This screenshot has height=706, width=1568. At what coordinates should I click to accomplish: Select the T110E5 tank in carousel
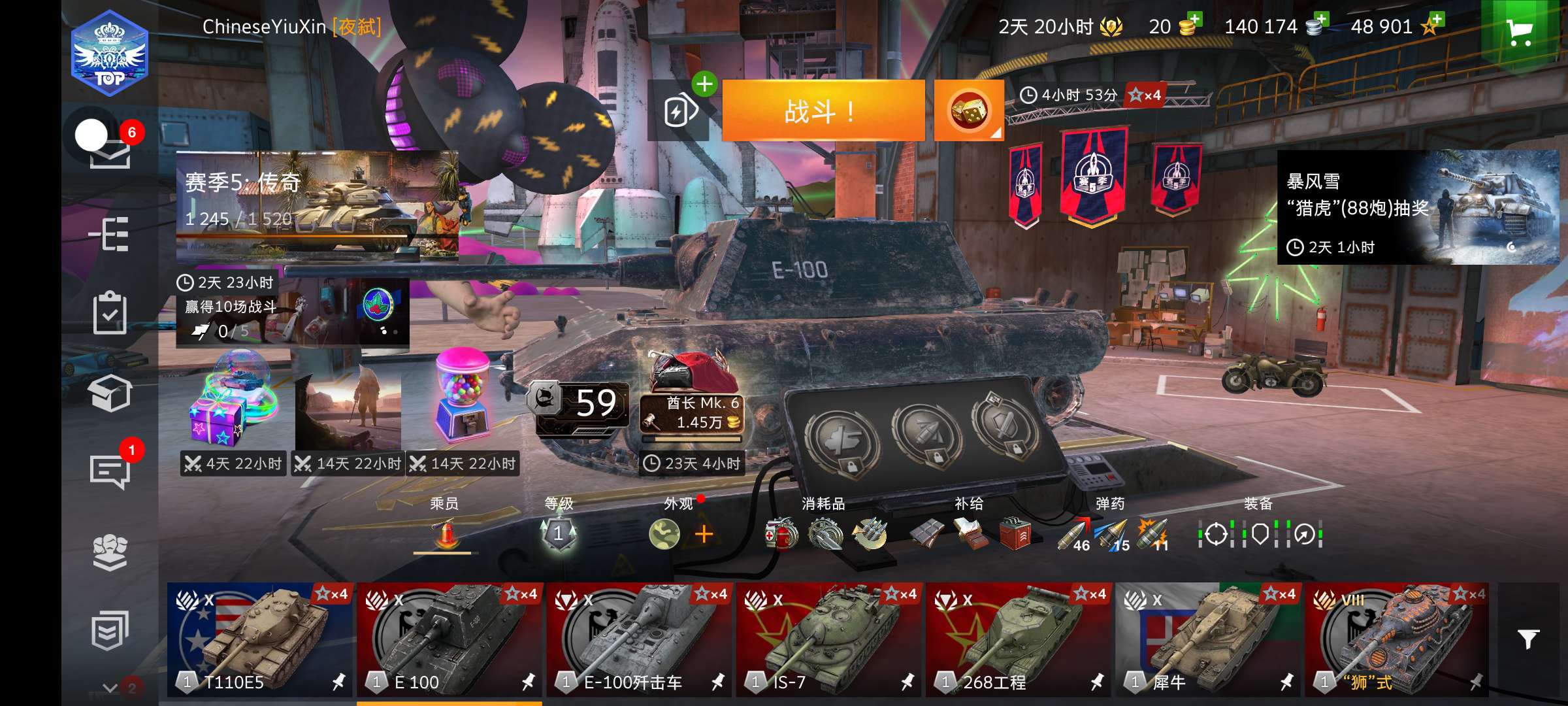259,639
